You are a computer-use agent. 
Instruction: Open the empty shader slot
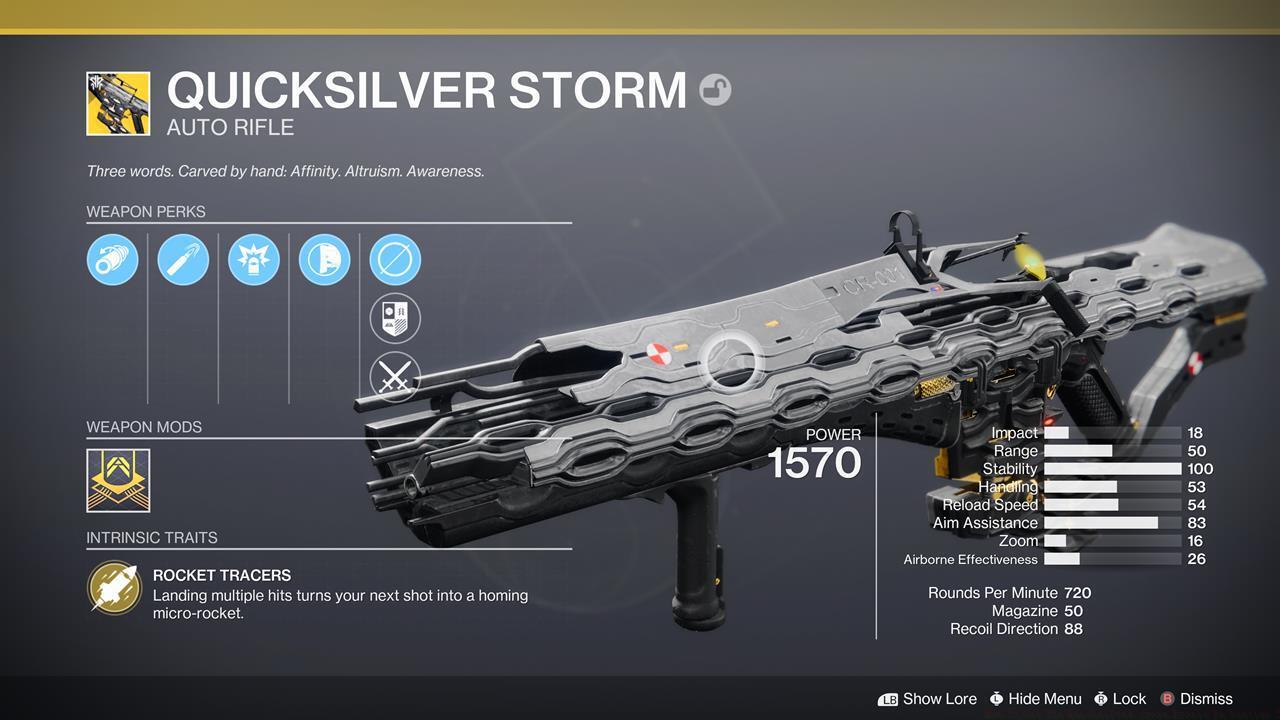(x=394, y=259)
